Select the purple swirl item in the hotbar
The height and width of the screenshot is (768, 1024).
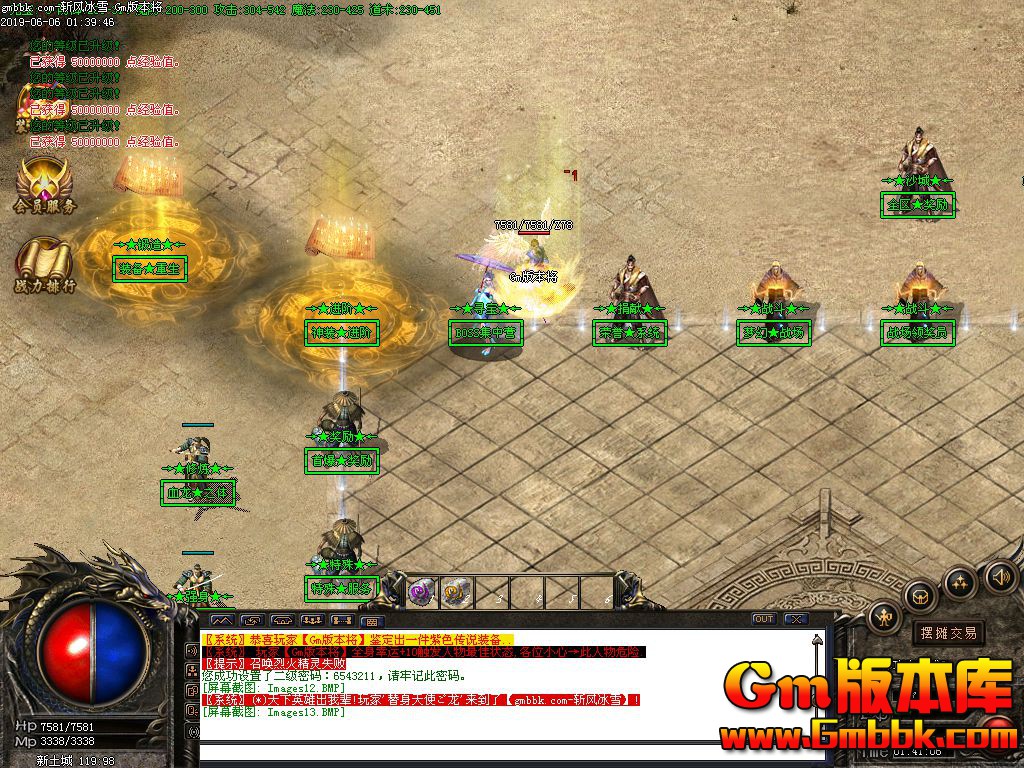420,591
